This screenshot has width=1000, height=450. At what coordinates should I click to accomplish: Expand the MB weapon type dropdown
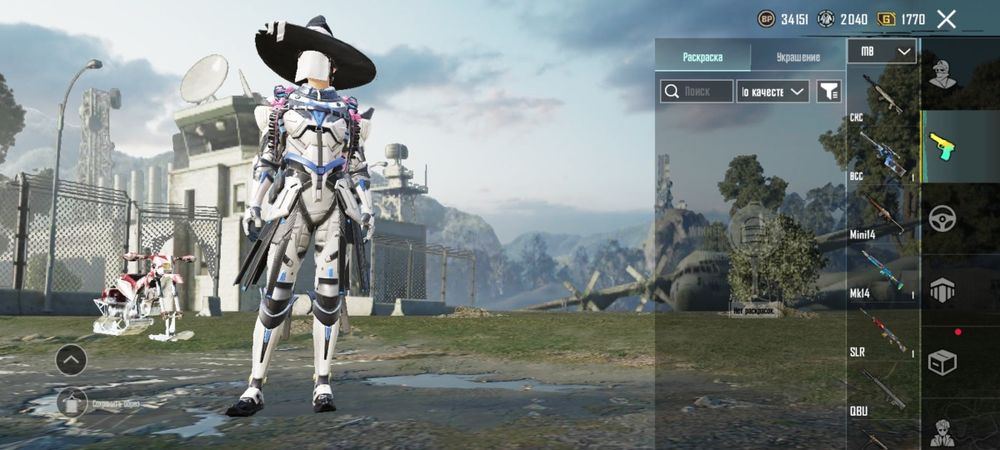(x=881, y=51)
